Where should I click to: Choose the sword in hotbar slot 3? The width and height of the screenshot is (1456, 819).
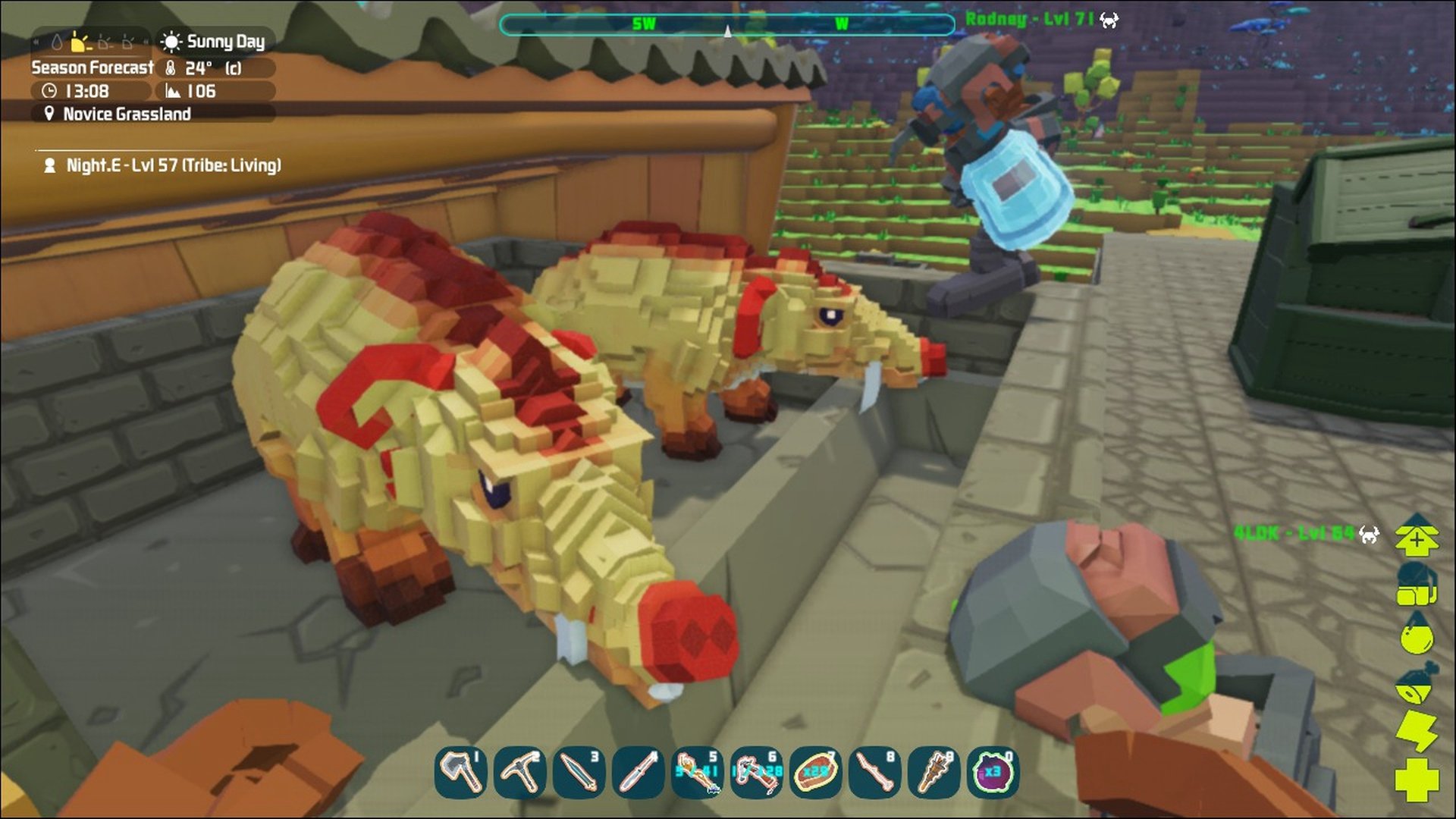(579, 772)
